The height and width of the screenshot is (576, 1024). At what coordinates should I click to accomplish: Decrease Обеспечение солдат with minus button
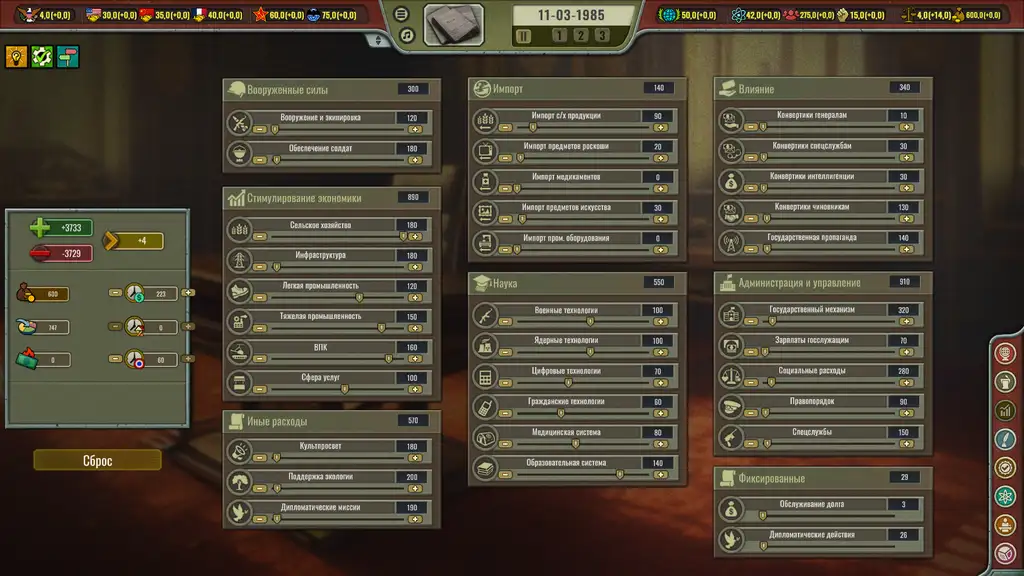click(x=260, y=160)
